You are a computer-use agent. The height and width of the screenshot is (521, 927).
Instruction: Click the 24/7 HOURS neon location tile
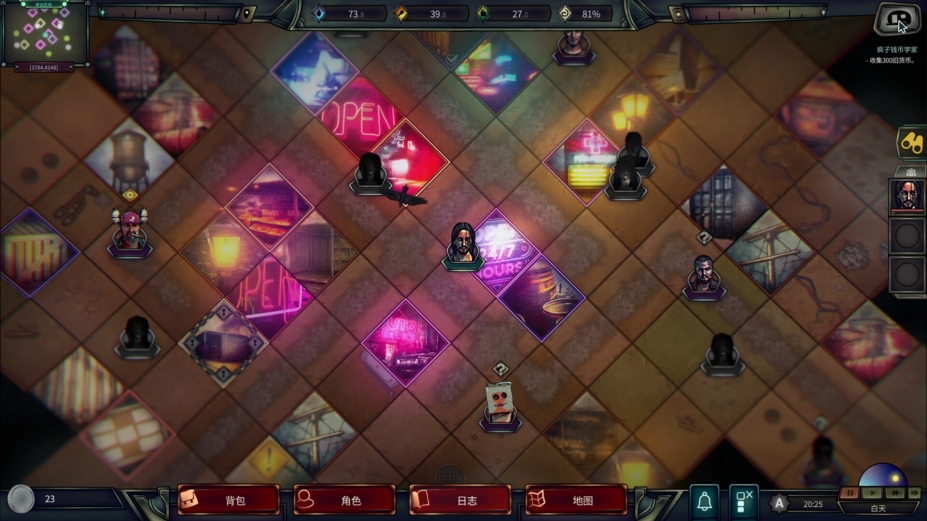(x=505, y=255)
